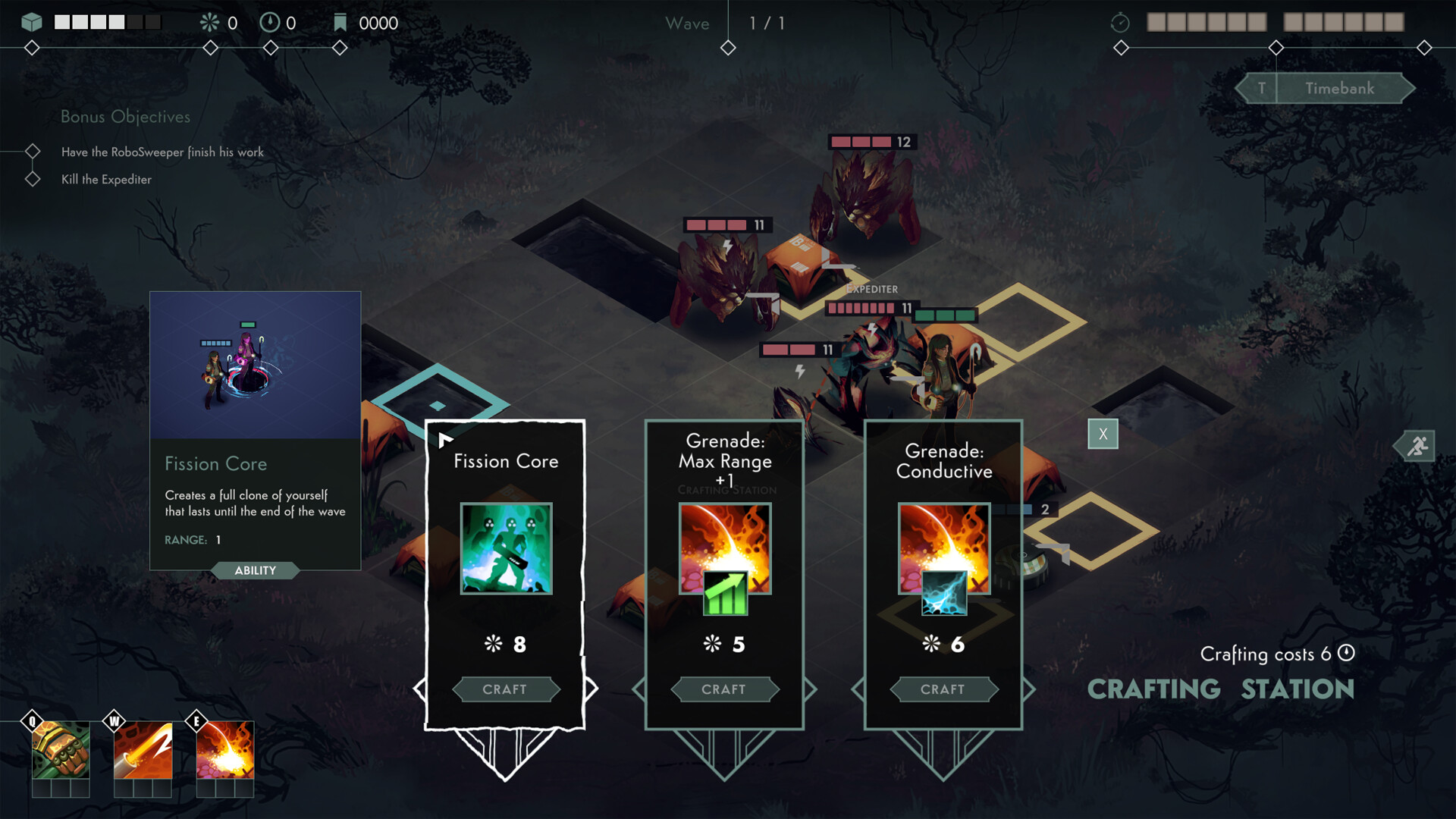Click the snowflake resource counter at top left
The width and height of the screenshot is (1456, 819).
pyautogui.click(x=210, y=23)
